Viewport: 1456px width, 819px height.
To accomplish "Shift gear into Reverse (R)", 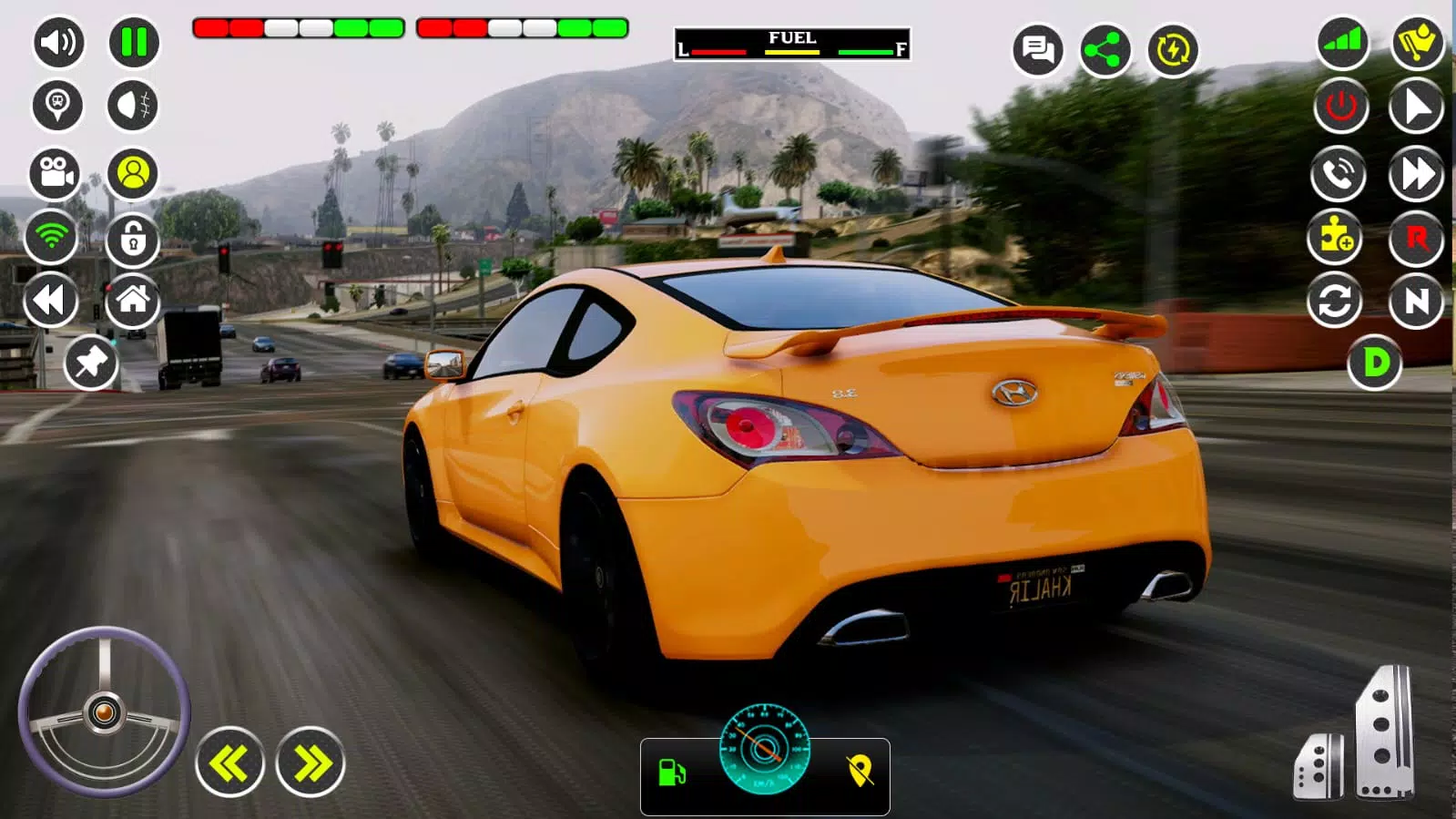I will point(1416,239).
